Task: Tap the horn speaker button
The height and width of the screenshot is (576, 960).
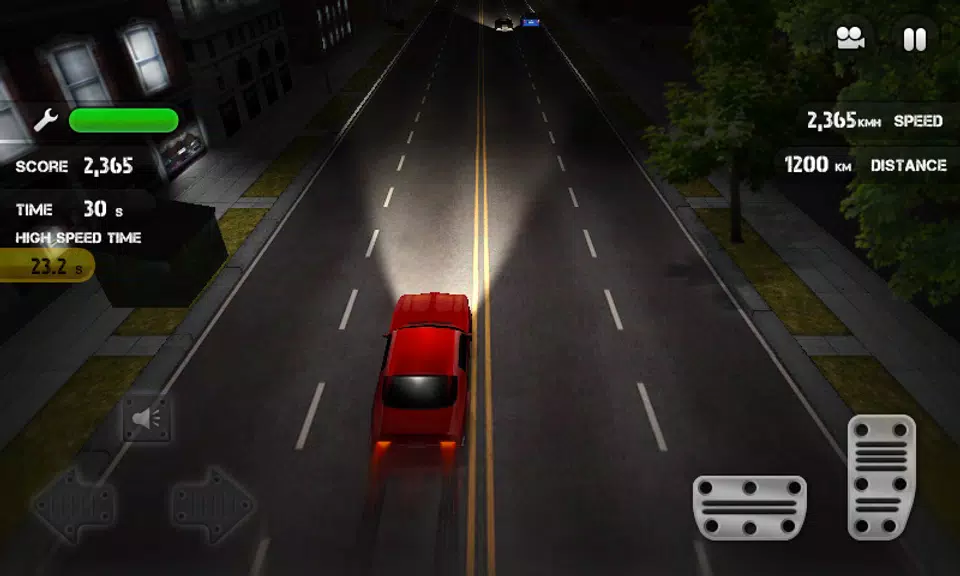Action: tap(147, 419)
